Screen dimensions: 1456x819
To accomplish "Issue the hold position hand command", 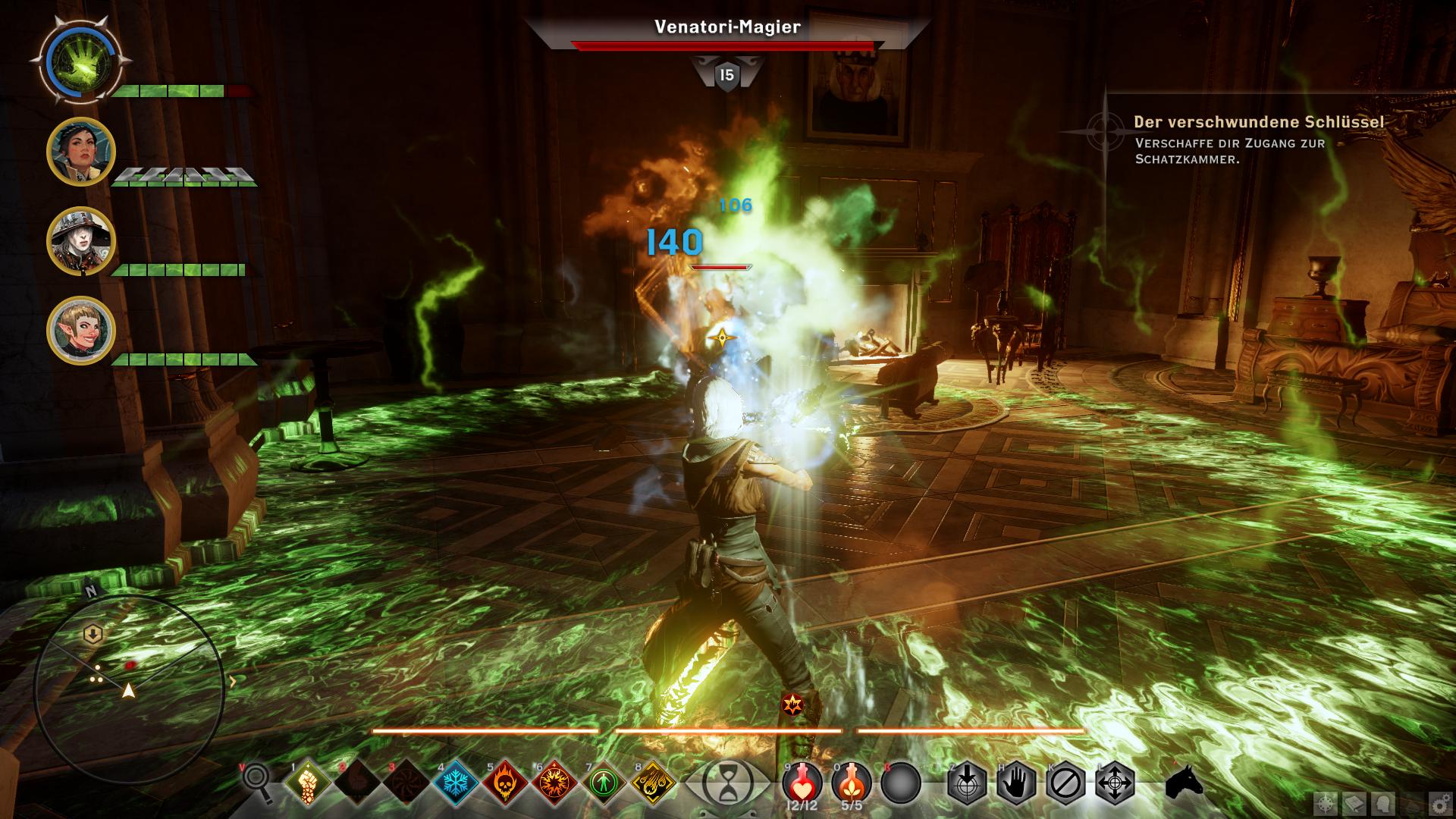I will tap(1016, 783).
